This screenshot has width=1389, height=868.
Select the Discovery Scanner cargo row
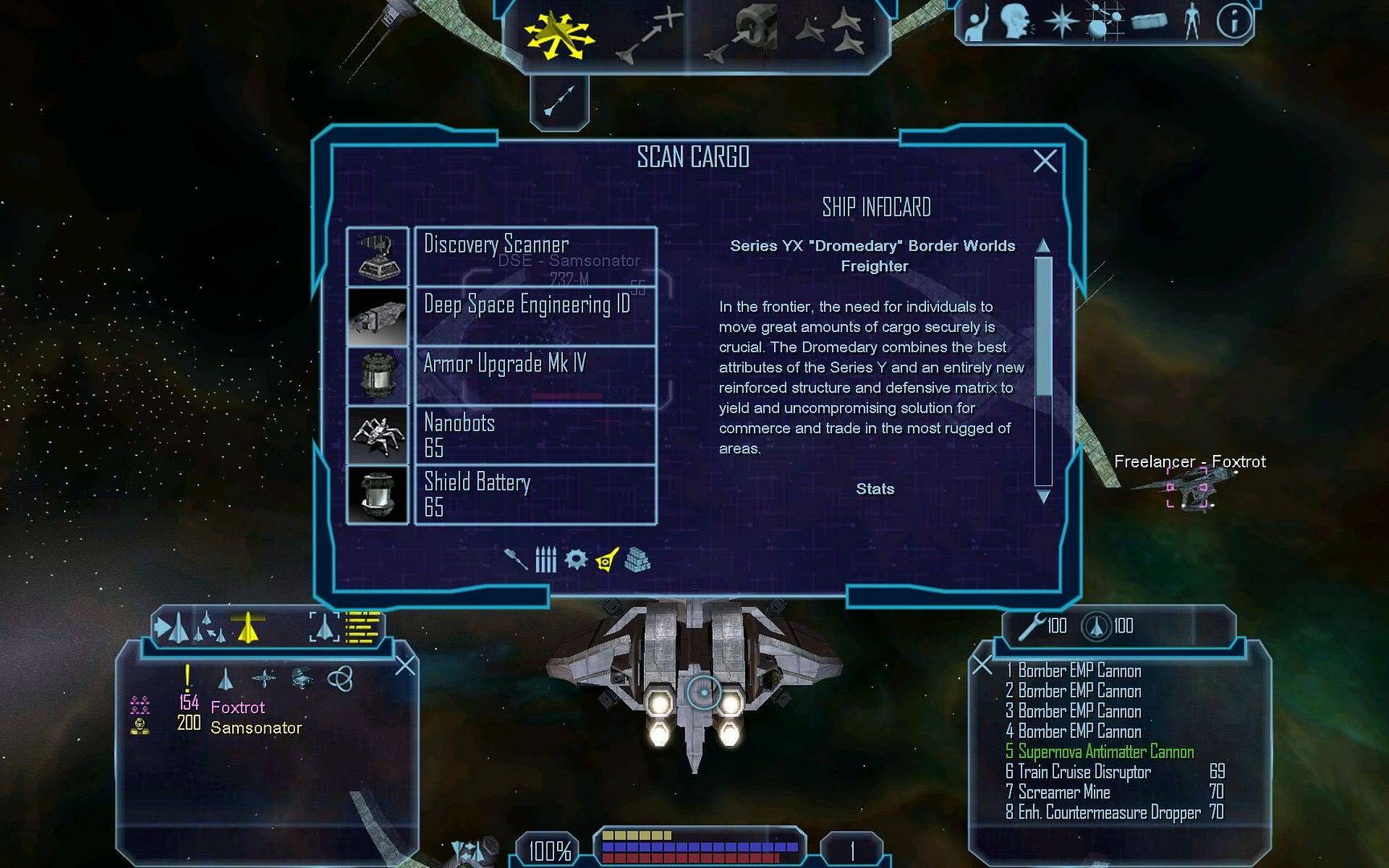[x=535, y=256]
